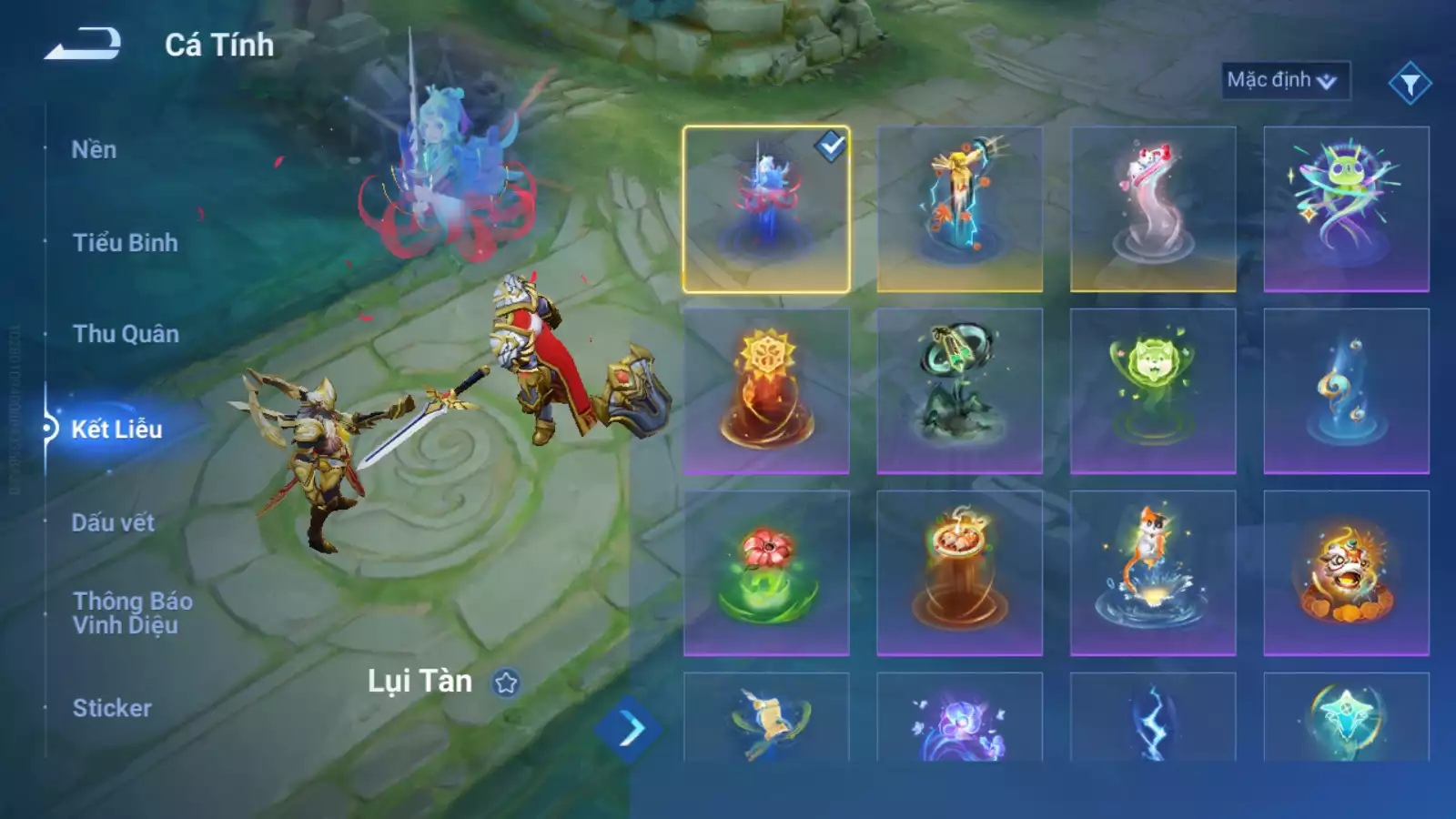Open the Mặc định sort dropdown

(x=1284, y=80)
